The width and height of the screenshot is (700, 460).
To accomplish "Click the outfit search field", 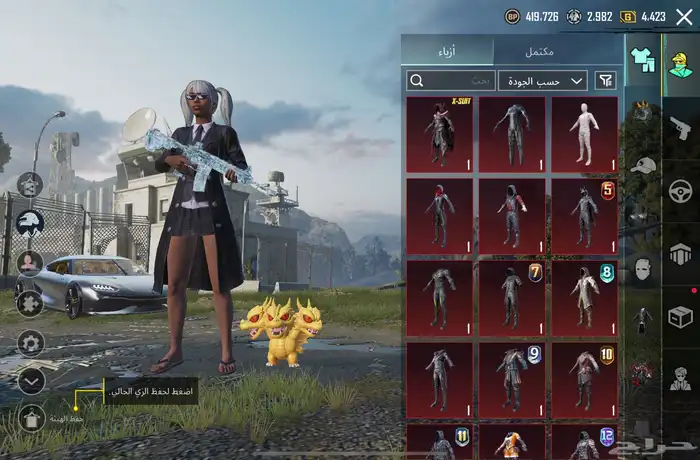I will (x=452, y=81).
